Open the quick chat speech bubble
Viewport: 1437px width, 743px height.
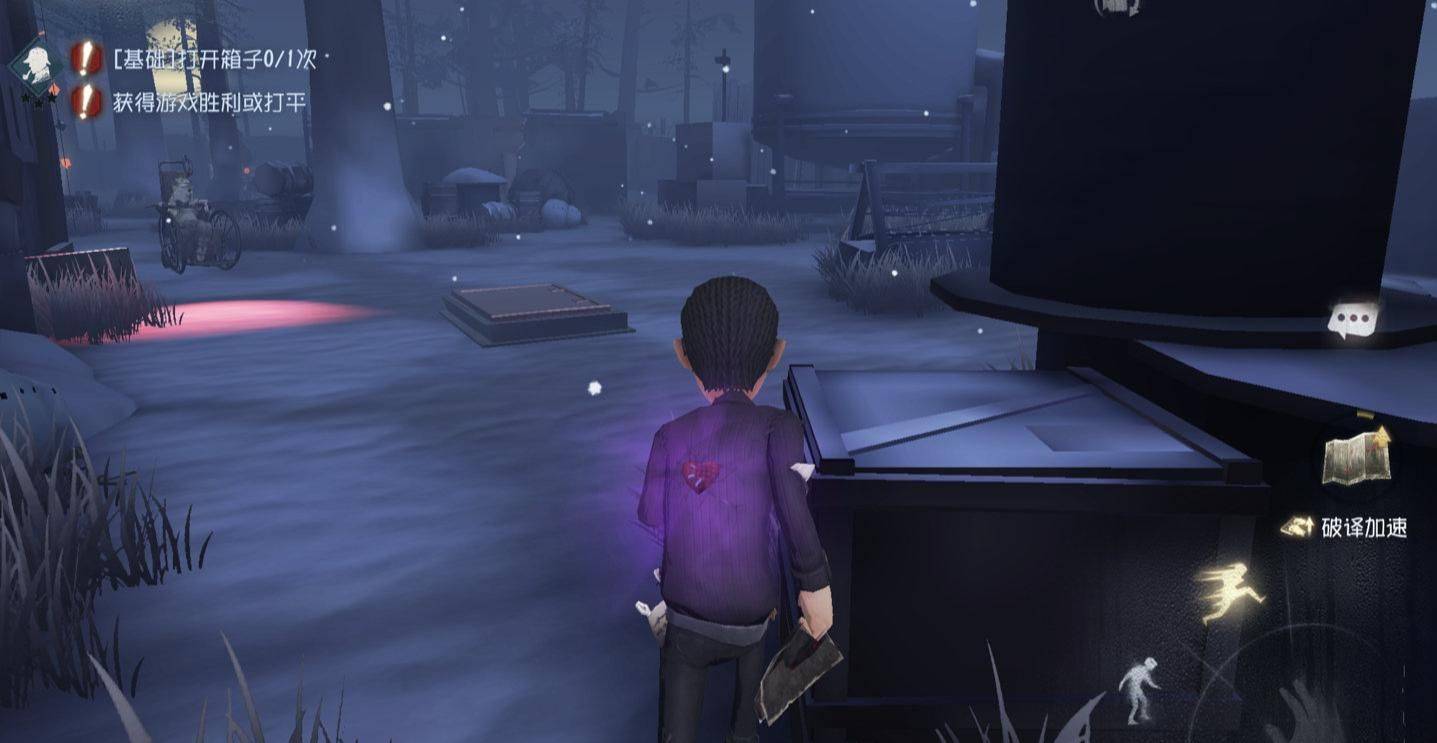(x=1352, y=320)
